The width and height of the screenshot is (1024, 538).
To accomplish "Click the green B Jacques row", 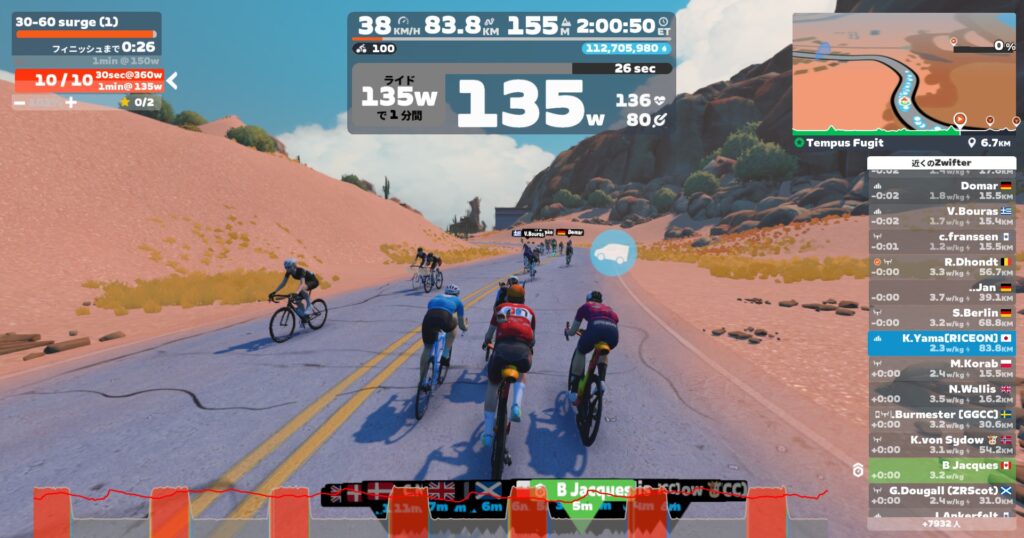I will [x=941, y=470].
